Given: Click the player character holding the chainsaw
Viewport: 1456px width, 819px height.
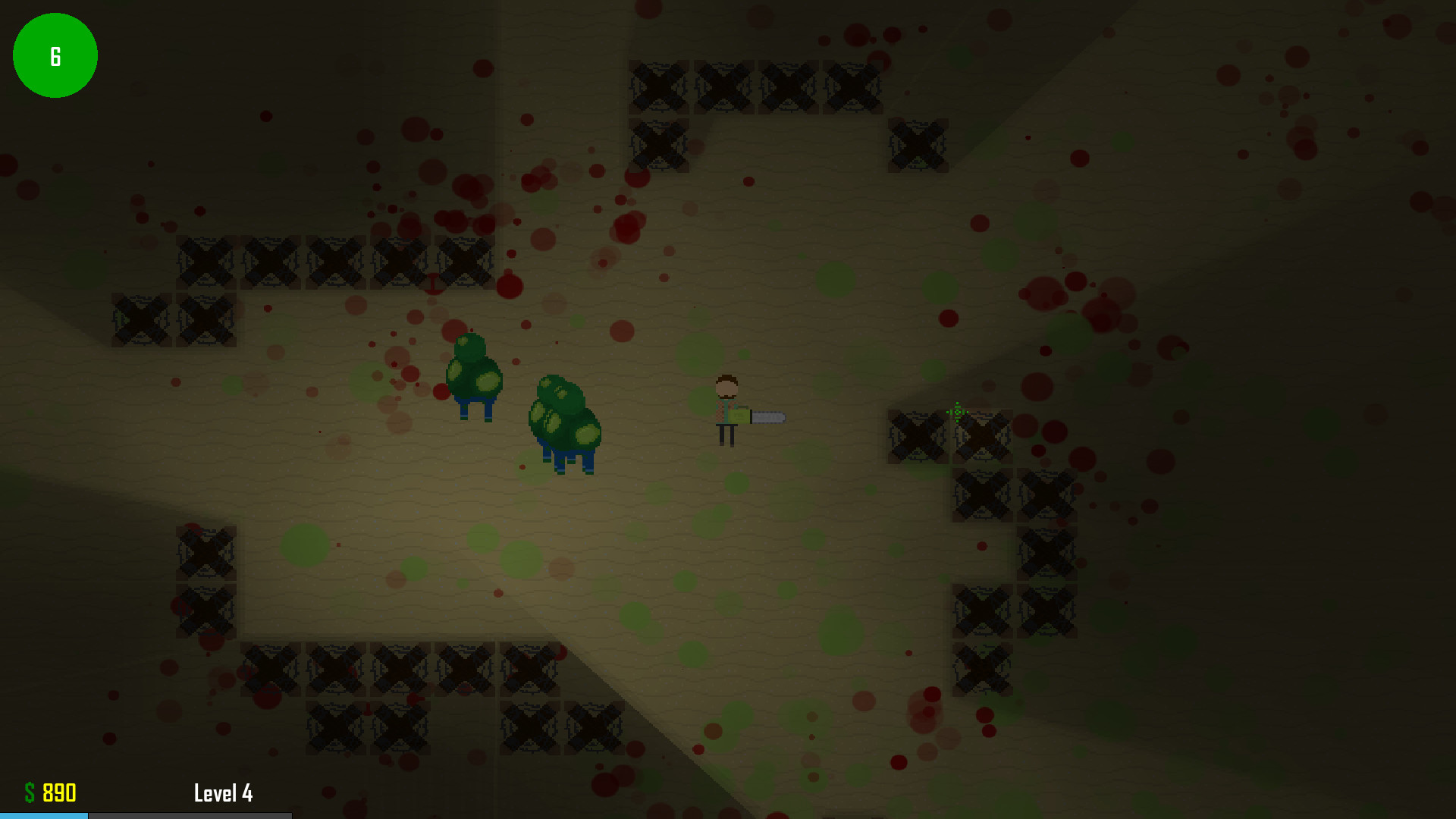Looking at the screenshot, I should pyautogui.click(x=726, y=406).
